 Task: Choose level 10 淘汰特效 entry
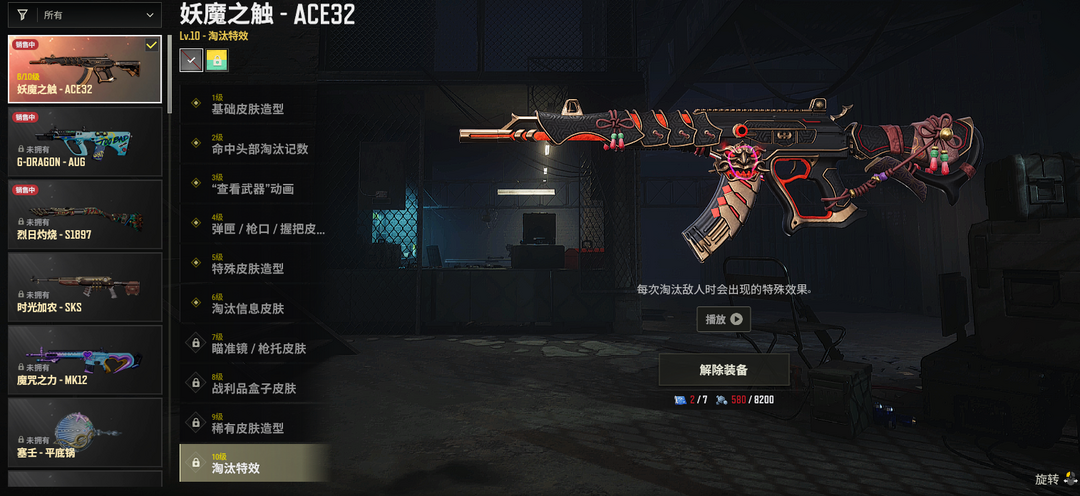click(x=254, y=463)
